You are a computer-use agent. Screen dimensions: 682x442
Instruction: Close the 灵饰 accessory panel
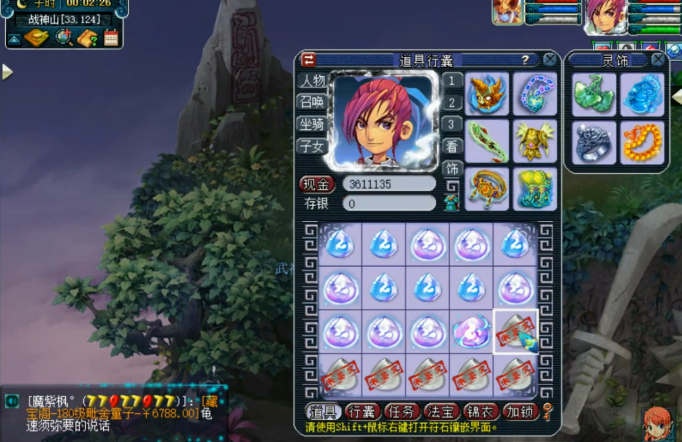click(658, 60)
